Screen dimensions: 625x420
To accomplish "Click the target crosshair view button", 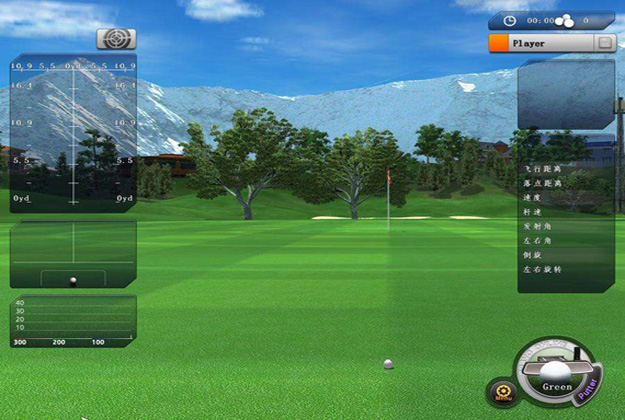I will point(116,39).
